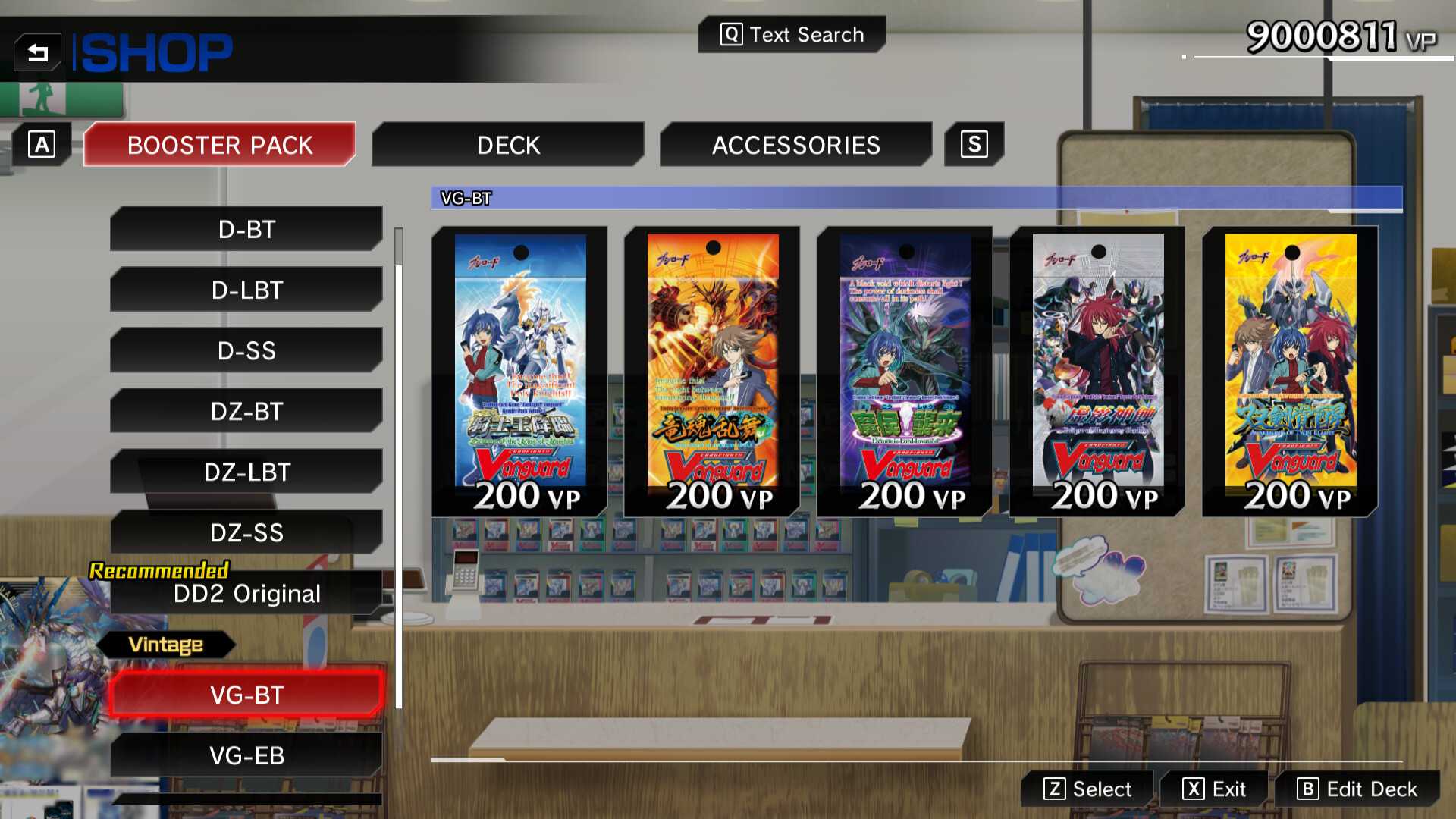Select the BOOSTER PACK tab
The height and width of the screenshot is (819, 1456).
219,144
